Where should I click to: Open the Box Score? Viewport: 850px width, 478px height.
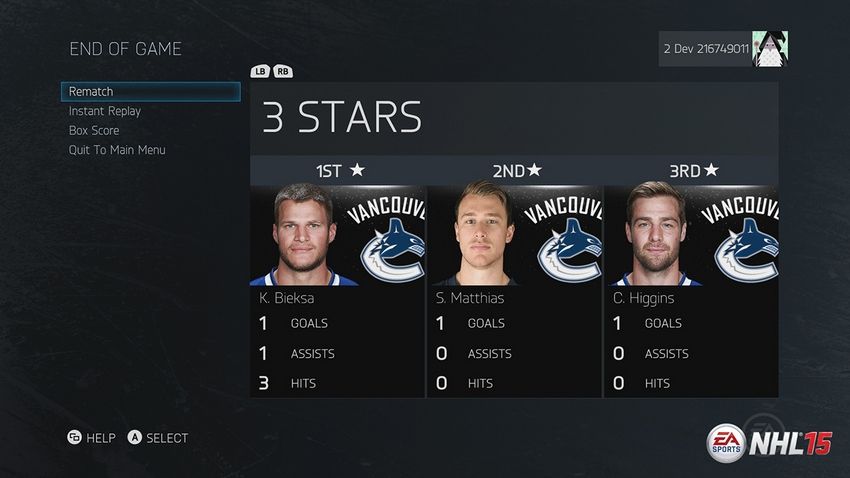pos(94,130)
